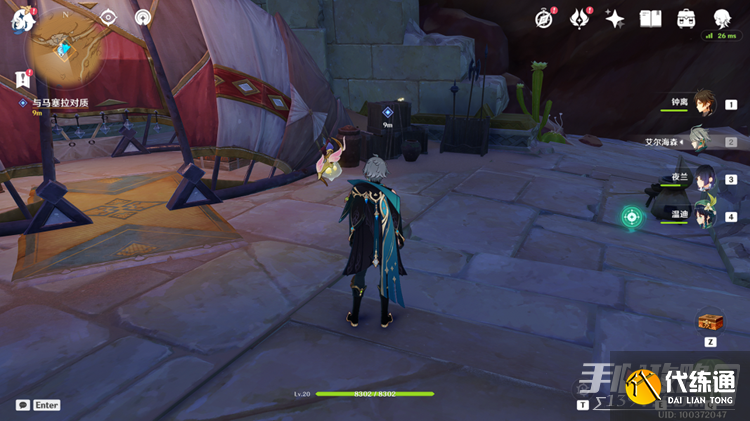Image resolution: width=750 pixels, height=421 pixels.
Task: Open the character screen icon
Action: [x=722, y=18]
